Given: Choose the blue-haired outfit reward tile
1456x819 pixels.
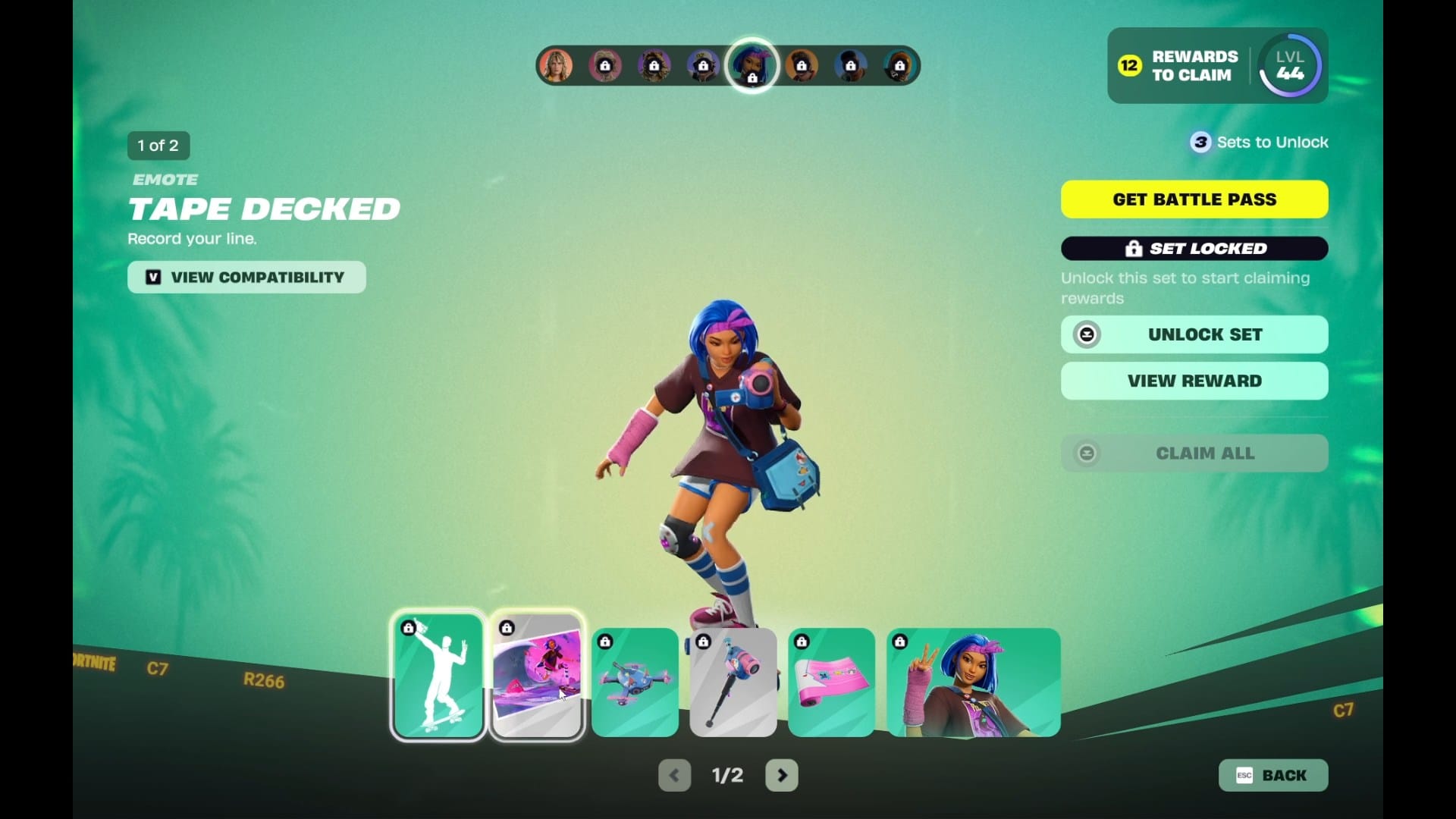Looking at the screenshot, I should click(973, 682).
